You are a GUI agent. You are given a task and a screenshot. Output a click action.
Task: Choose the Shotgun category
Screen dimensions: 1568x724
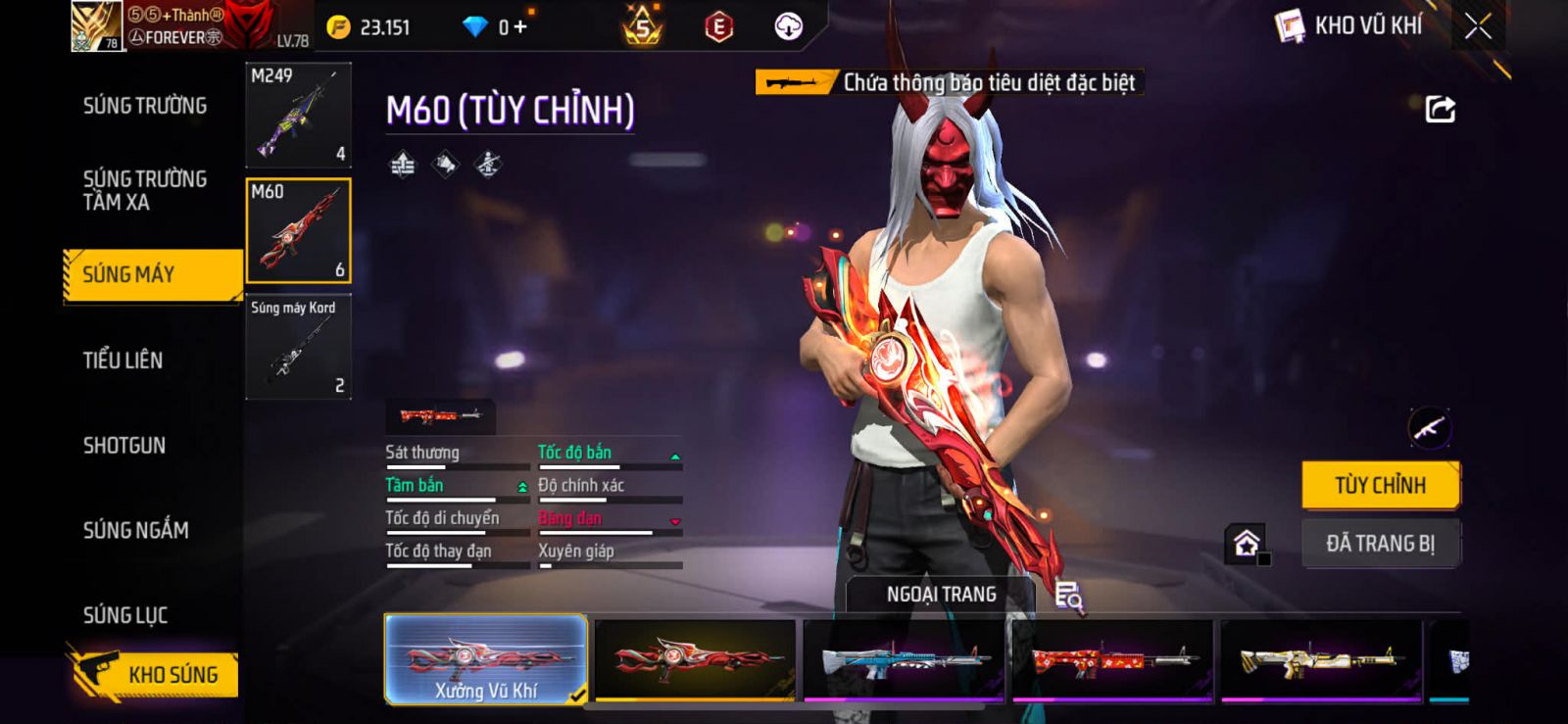click(x=124, y=446)
